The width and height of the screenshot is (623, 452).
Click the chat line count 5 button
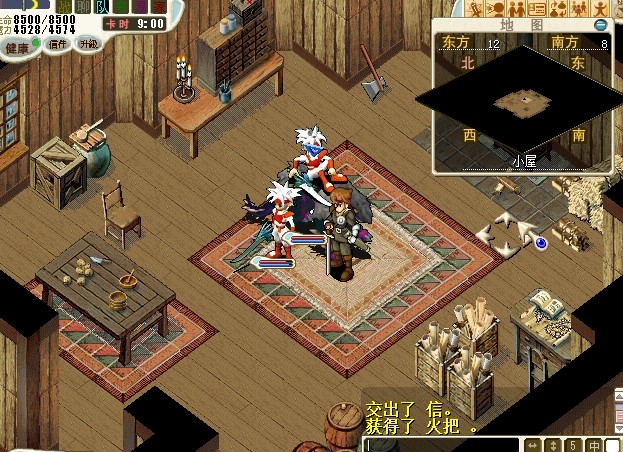[573, 444]
